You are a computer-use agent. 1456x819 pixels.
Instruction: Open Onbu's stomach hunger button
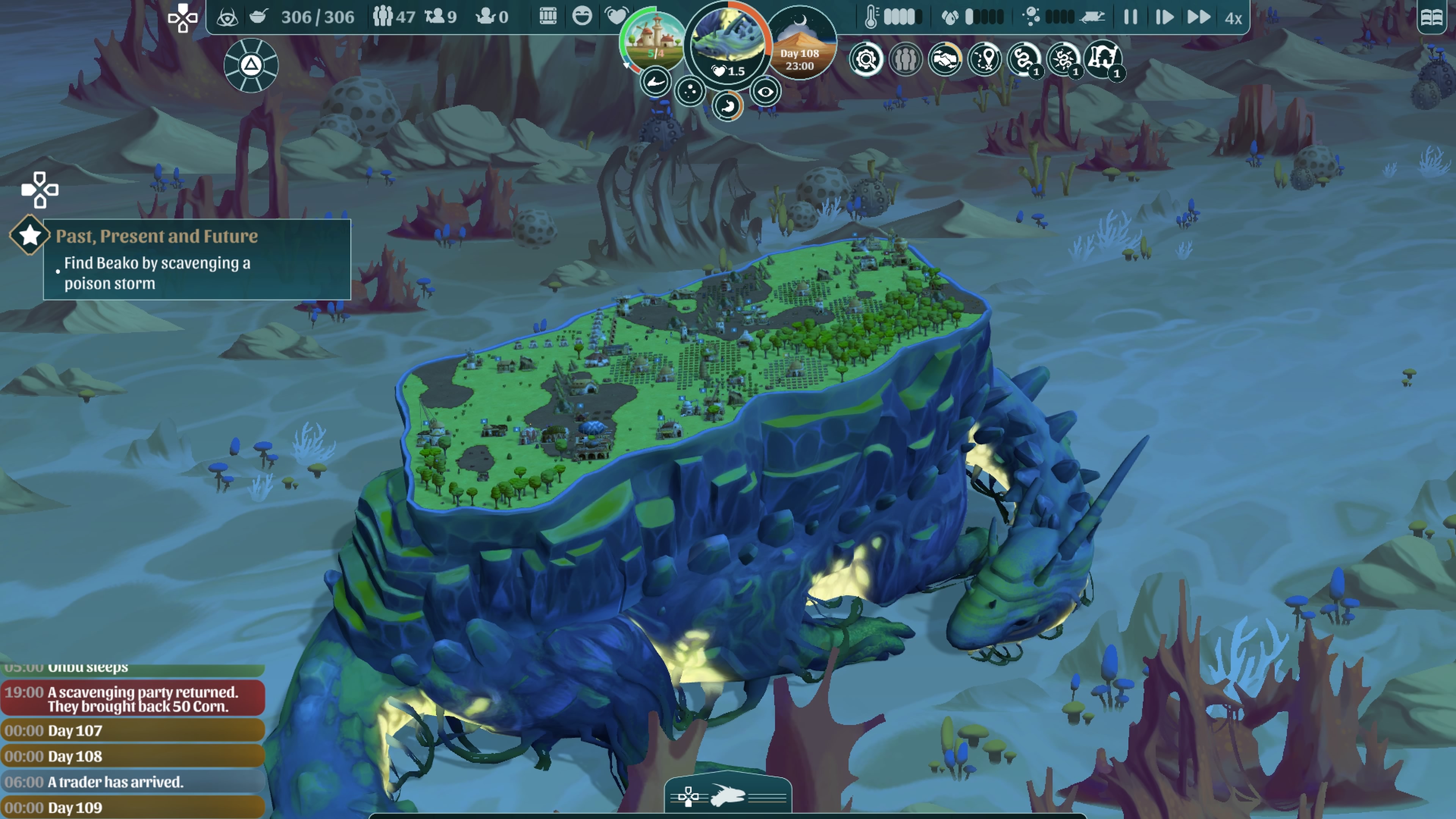click(x=728, y=106)
